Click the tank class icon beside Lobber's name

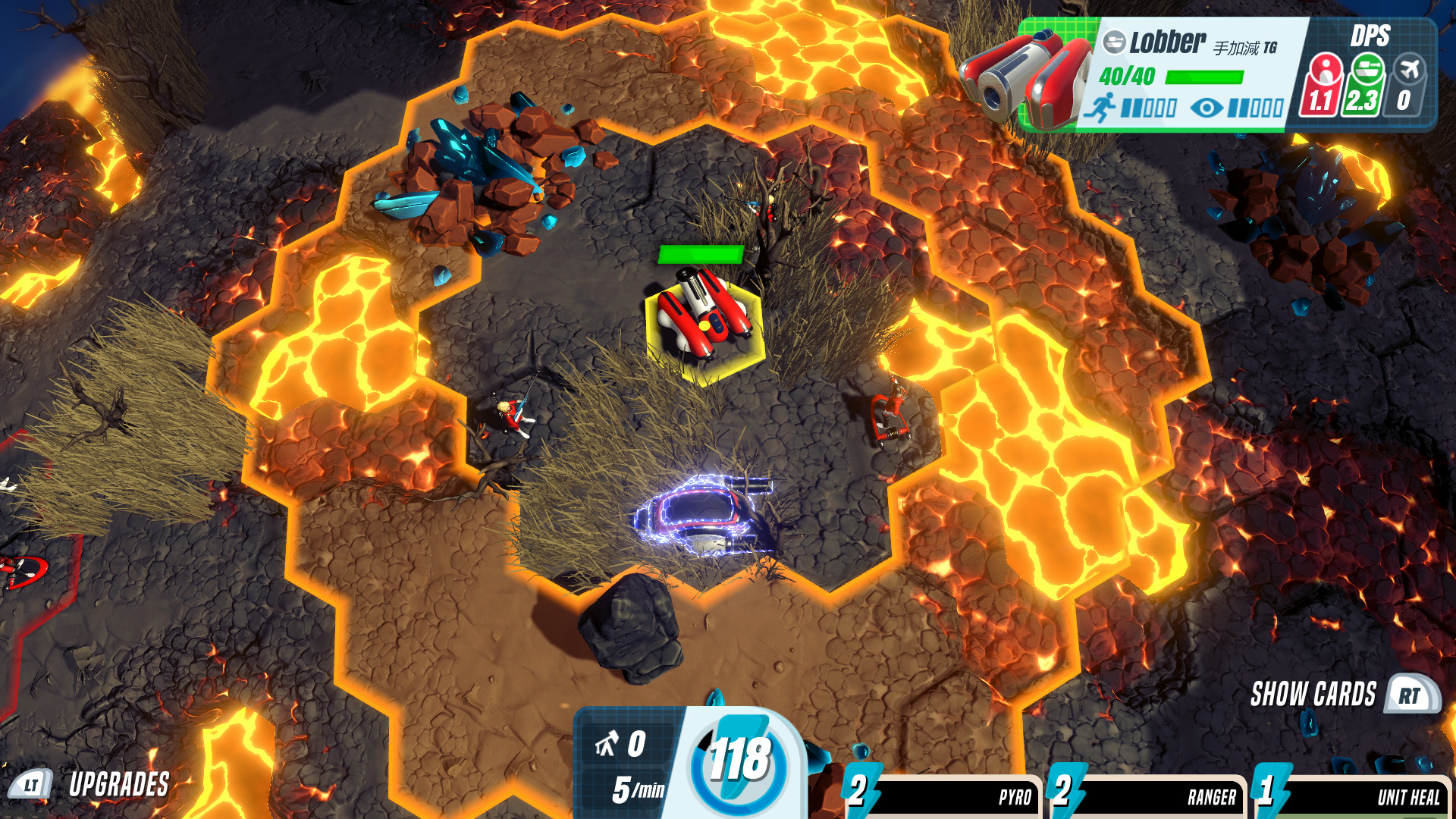pos(1115,42)
